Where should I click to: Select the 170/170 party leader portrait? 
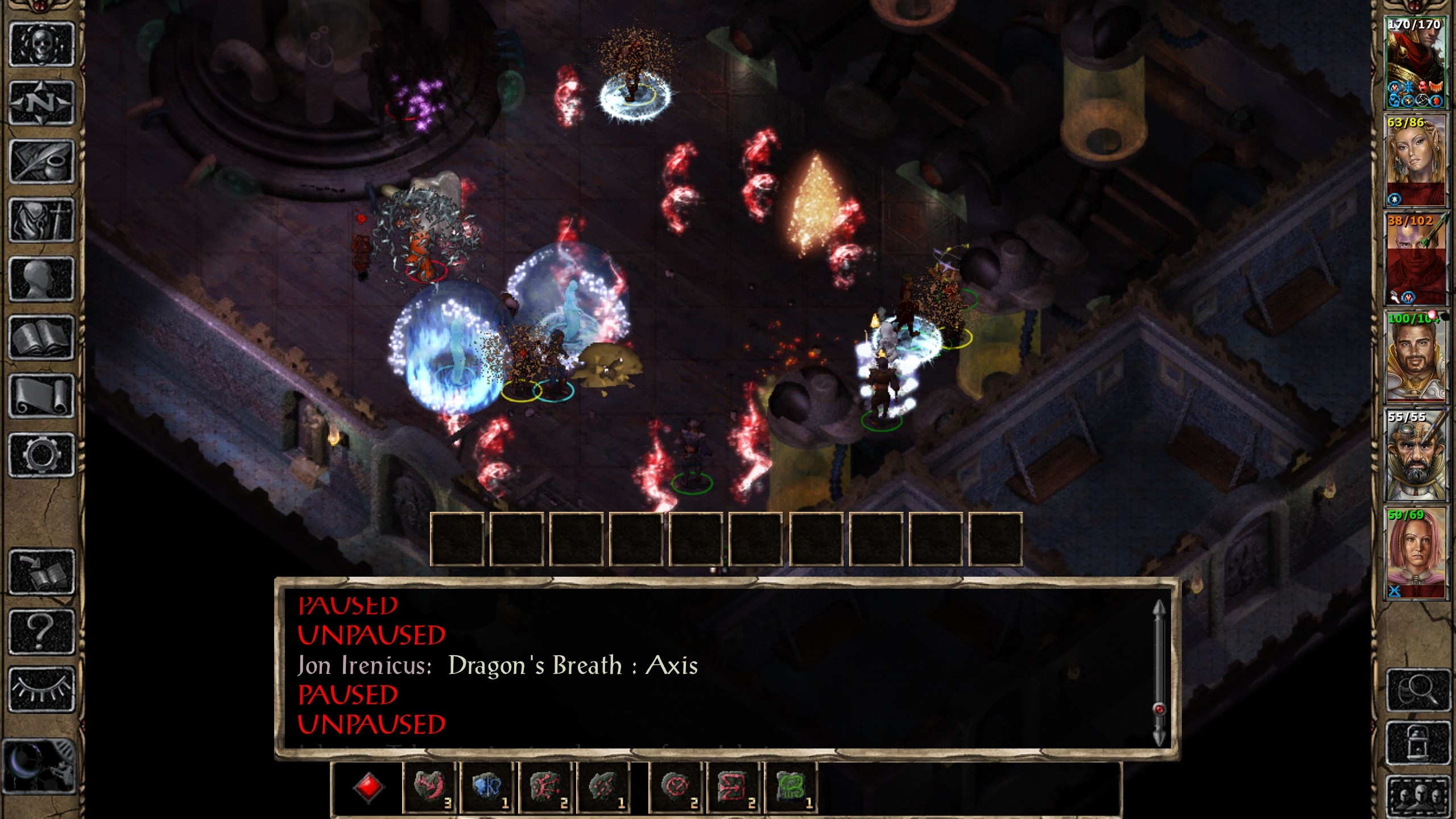click(1415, 63)
